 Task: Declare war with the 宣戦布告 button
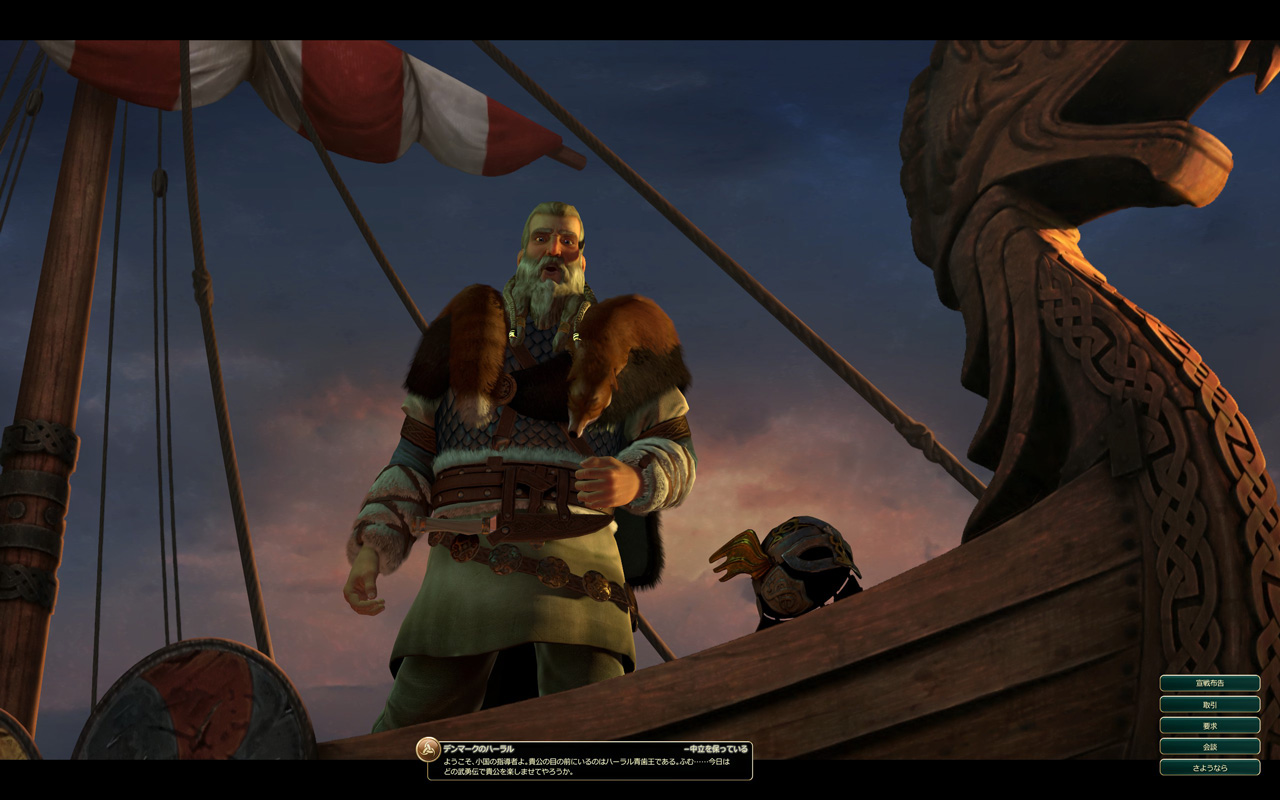coord(1209,683)
